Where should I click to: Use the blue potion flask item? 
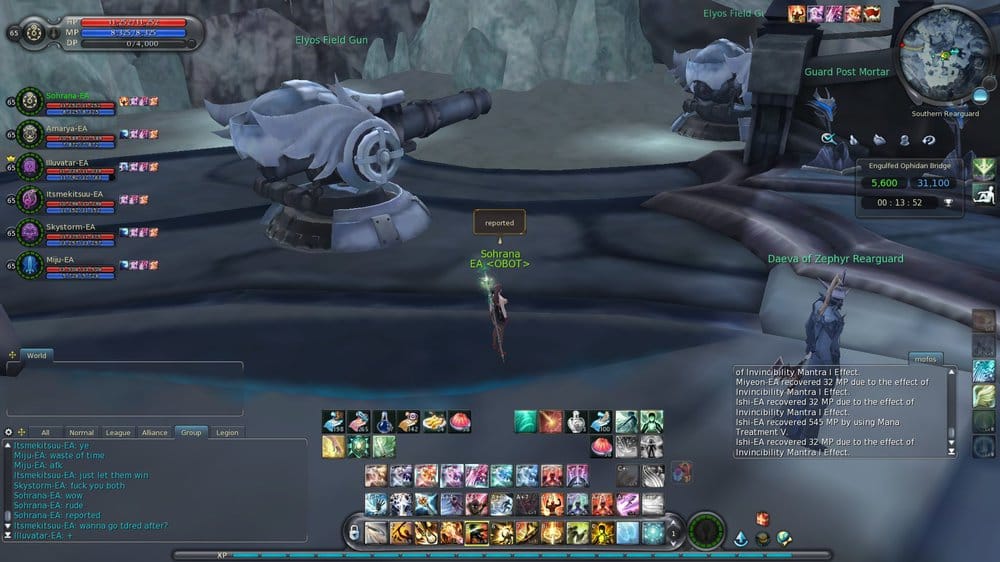click(x=385, y=421)
